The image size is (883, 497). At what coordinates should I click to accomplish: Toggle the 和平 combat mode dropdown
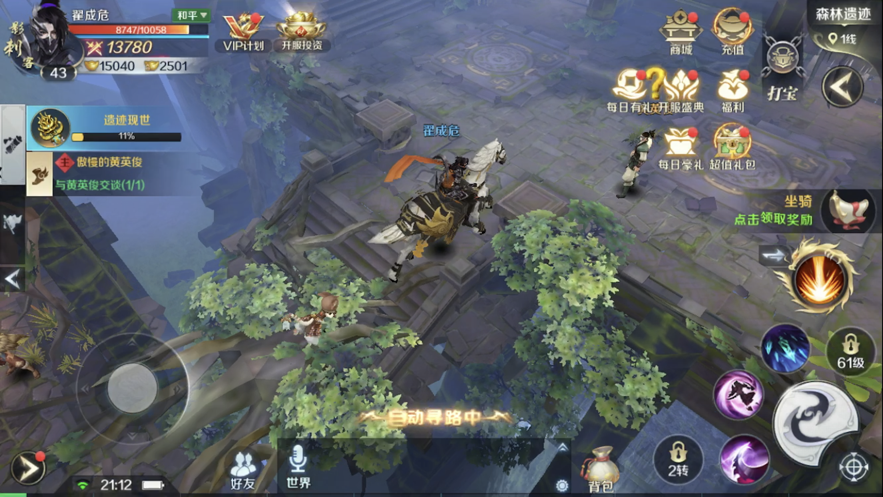pyautogui.click(x=191, y=15)
